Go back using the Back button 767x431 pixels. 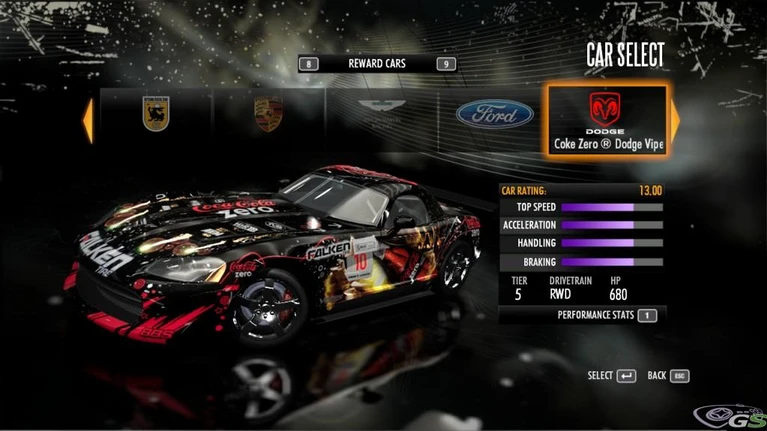668,376
